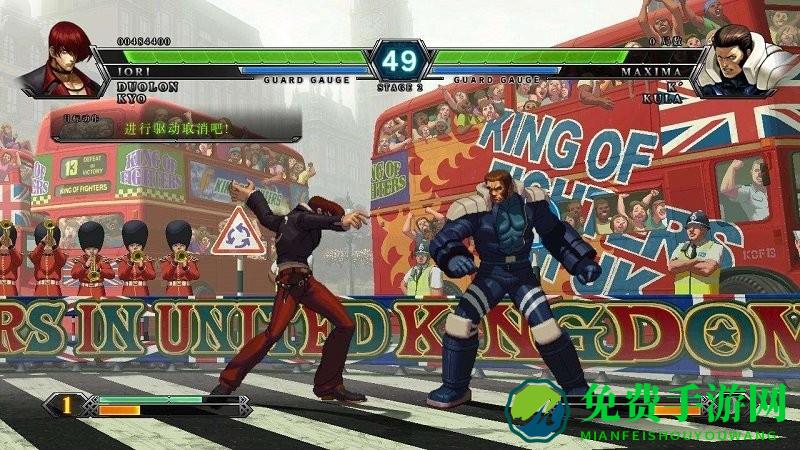
Task: Click Iori's character portrait
Action: coord(72,58)
